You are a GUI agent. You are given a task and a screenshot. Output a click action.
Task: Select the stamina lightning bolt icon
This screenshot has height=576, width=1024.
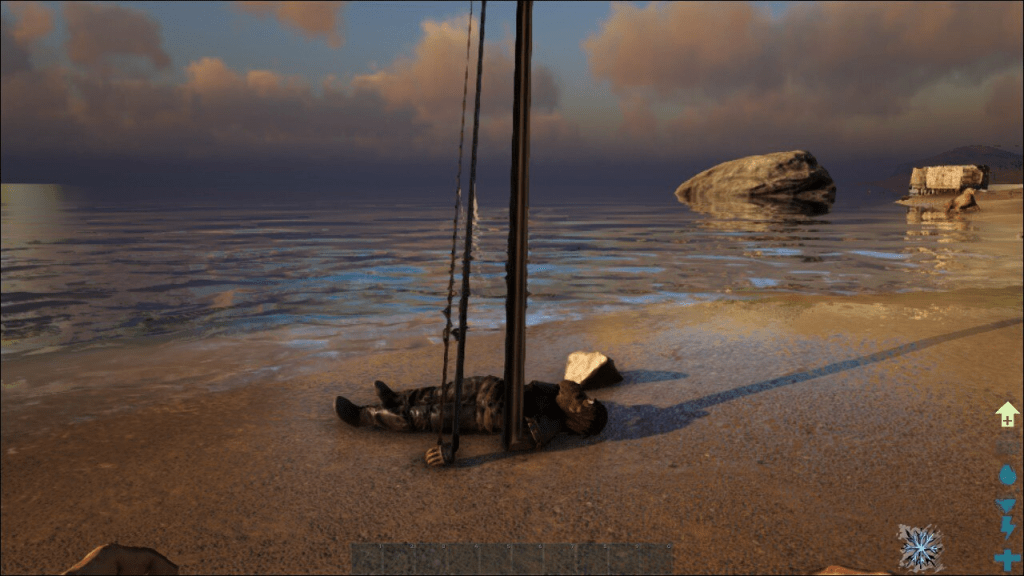coord(1006,527)
